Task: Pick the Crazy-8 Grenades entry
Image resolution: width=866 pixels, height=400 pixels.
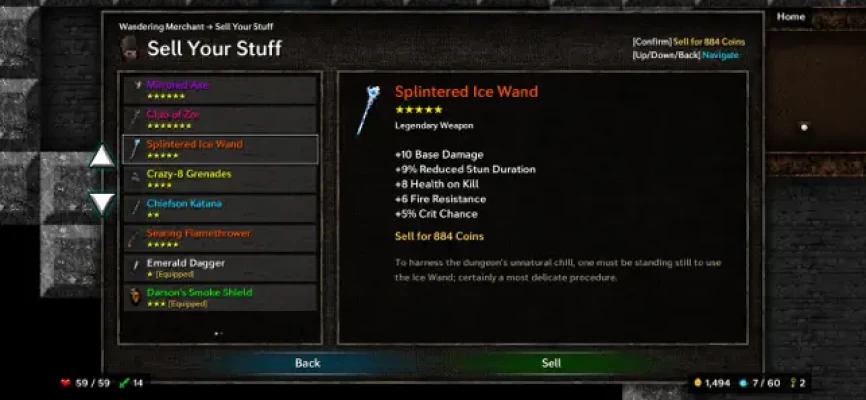Action: [x=220, y=178]
